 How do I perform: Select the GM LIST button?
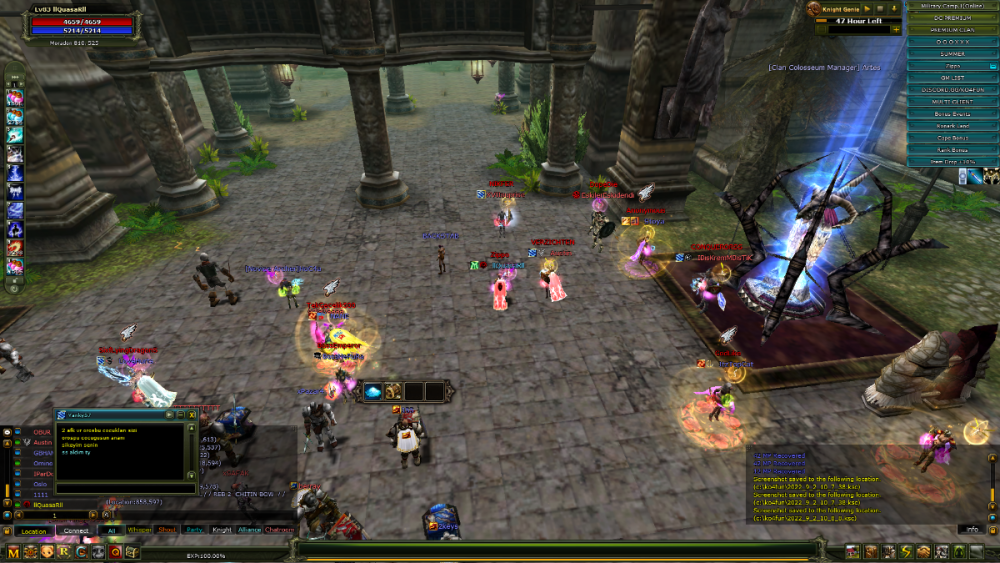point(953,77)
